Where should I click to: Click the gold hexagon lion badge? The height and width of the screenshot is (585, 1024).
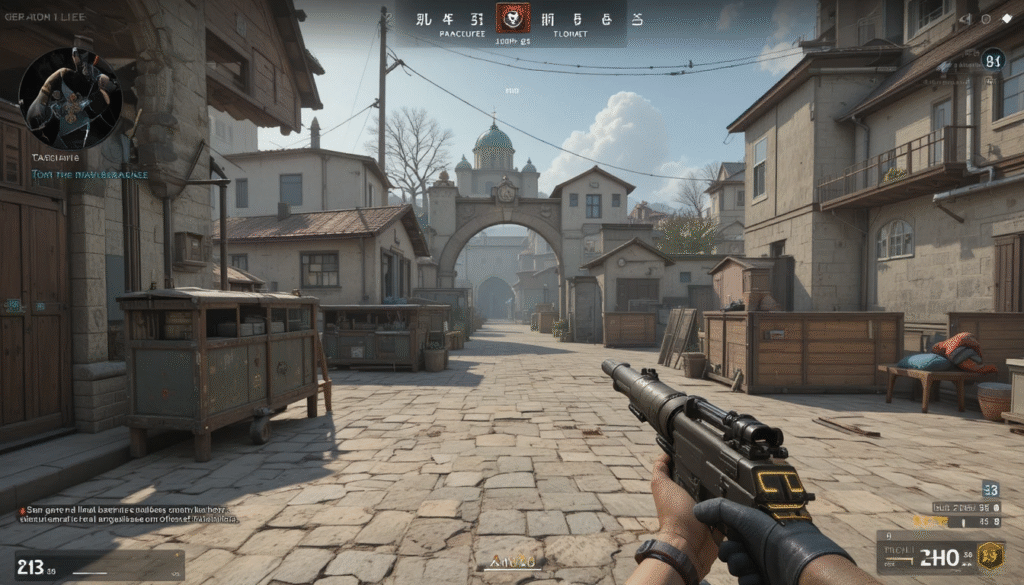coord(990,555)
